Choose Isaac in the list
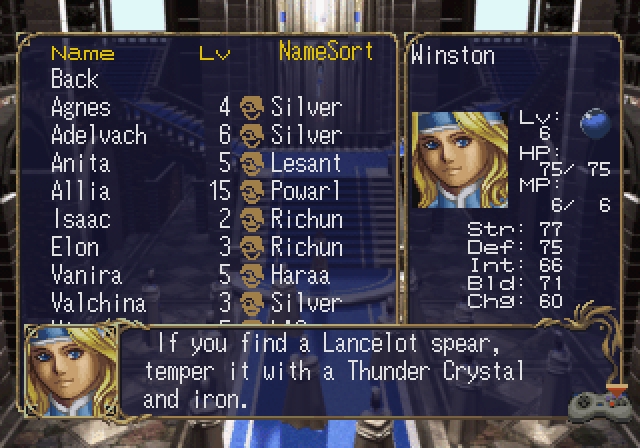The height and width of the screenshot is (448, 640). (x=79, y=219)
